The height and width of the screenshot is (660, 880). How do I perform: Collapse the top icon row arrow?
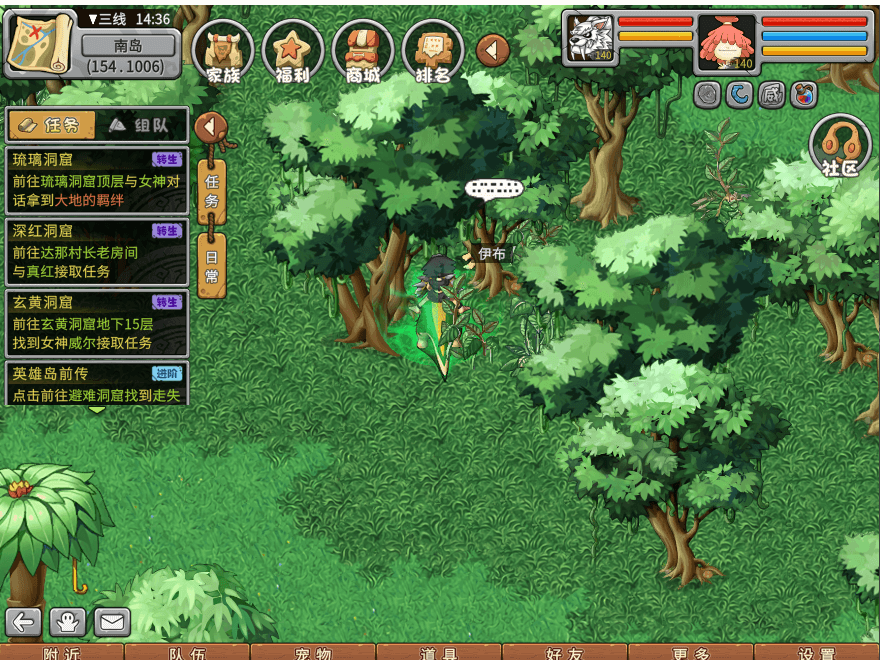click(492, 50)
